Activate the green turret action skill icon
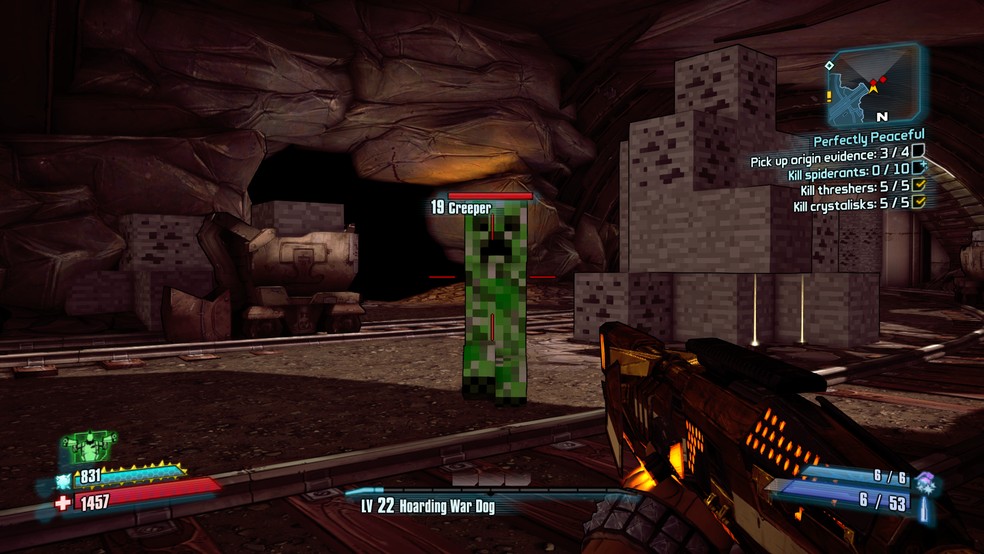 [89, 446]
